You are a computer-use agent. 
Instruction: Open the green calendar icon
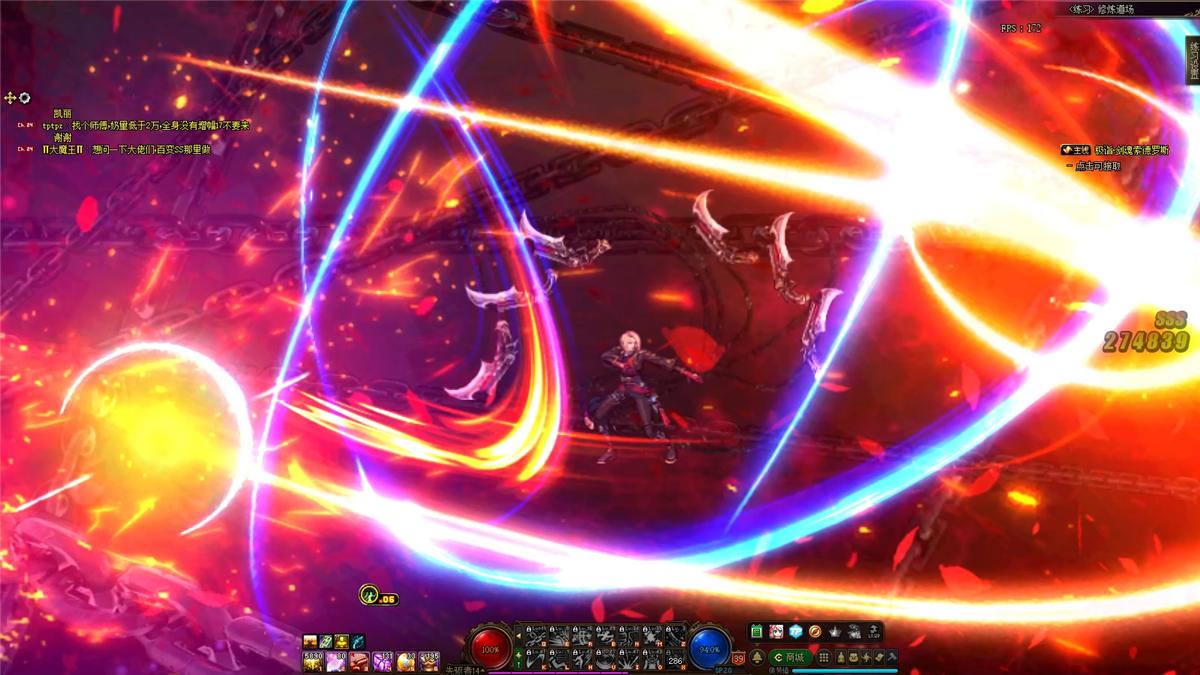click(x=757, y=632)
